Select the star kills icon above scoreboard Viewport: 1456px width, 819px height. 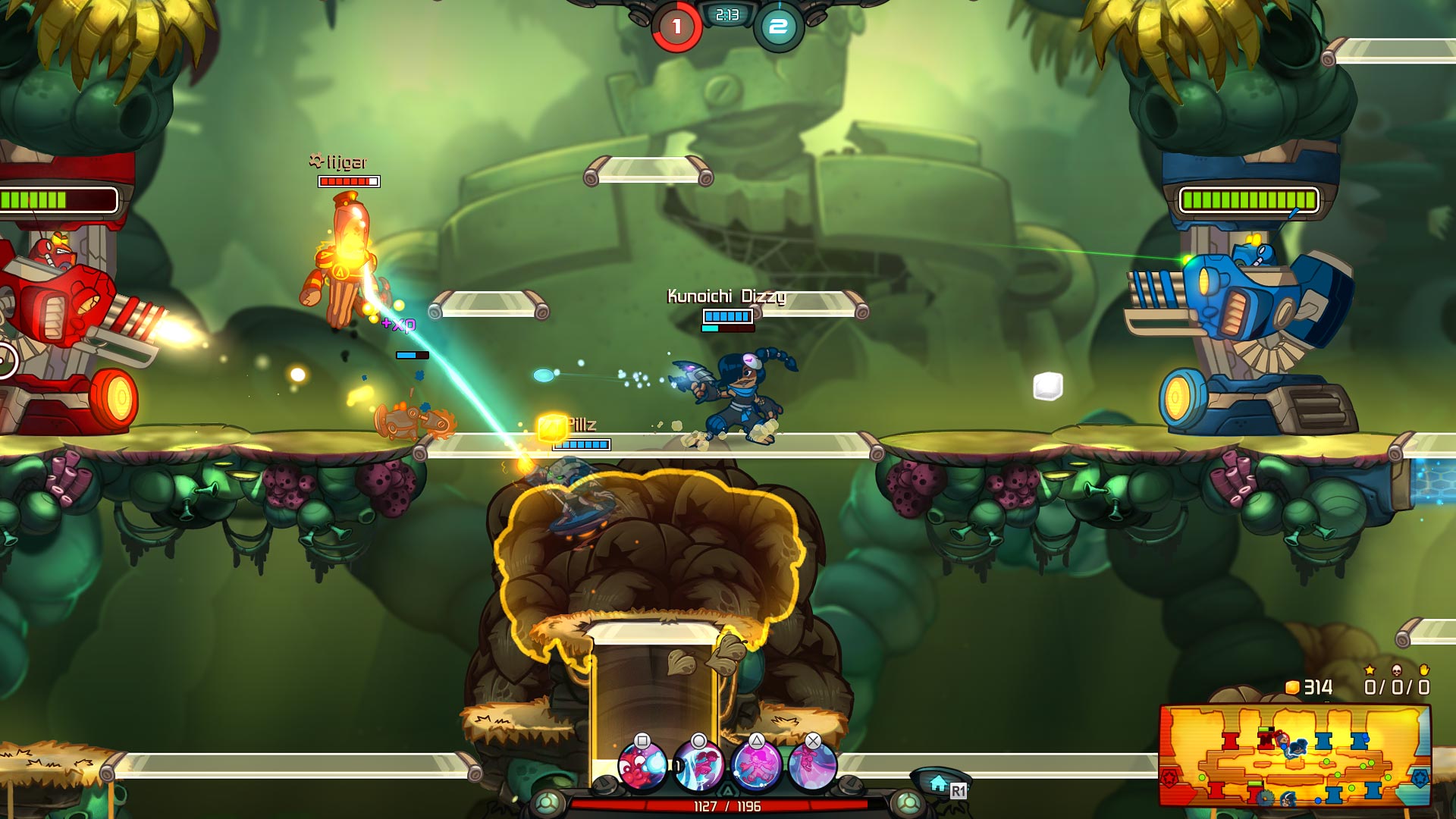1370,671
